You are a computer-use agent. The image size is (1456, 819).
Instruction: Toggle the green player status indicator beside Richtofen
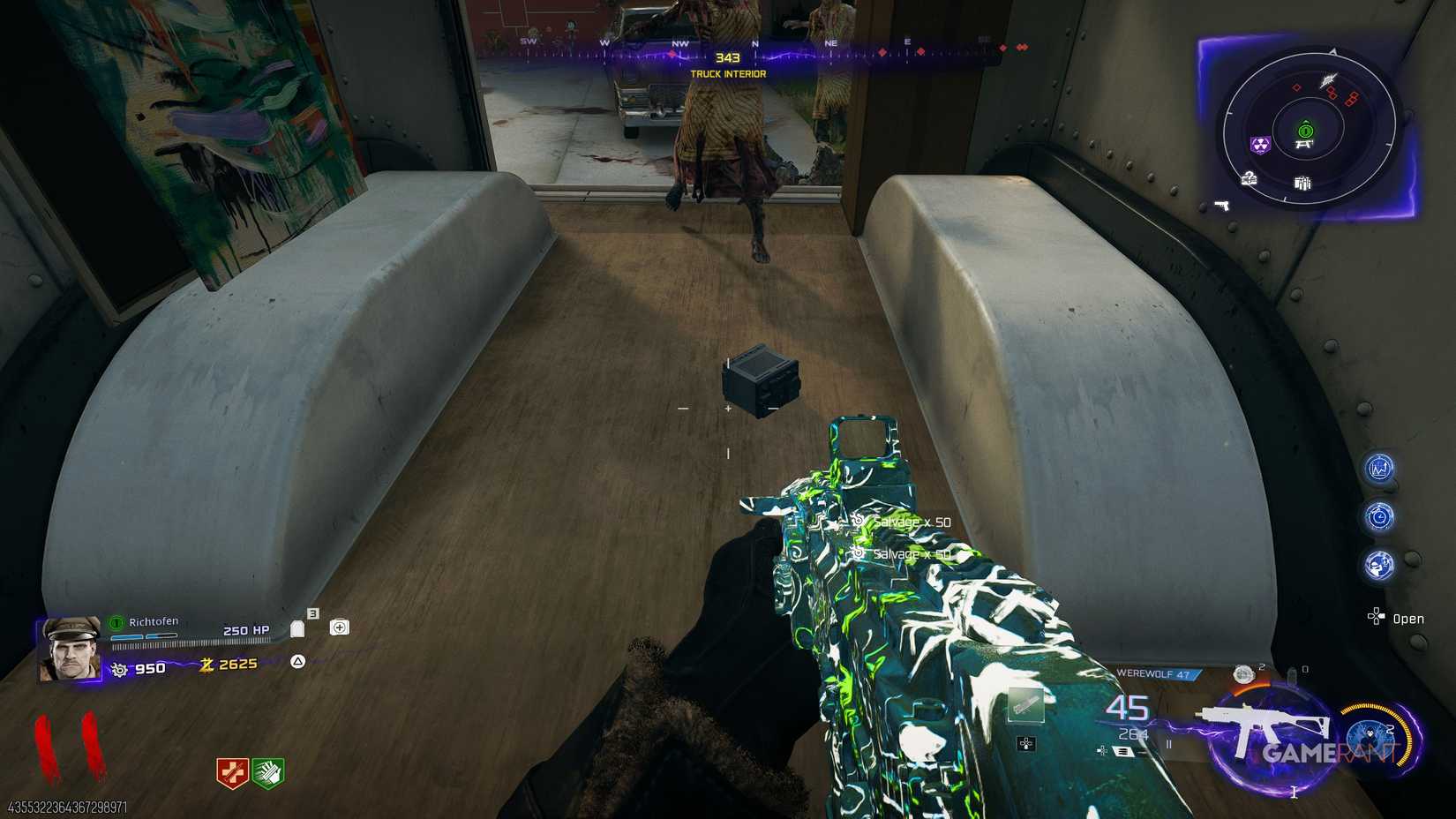[116, 623]
